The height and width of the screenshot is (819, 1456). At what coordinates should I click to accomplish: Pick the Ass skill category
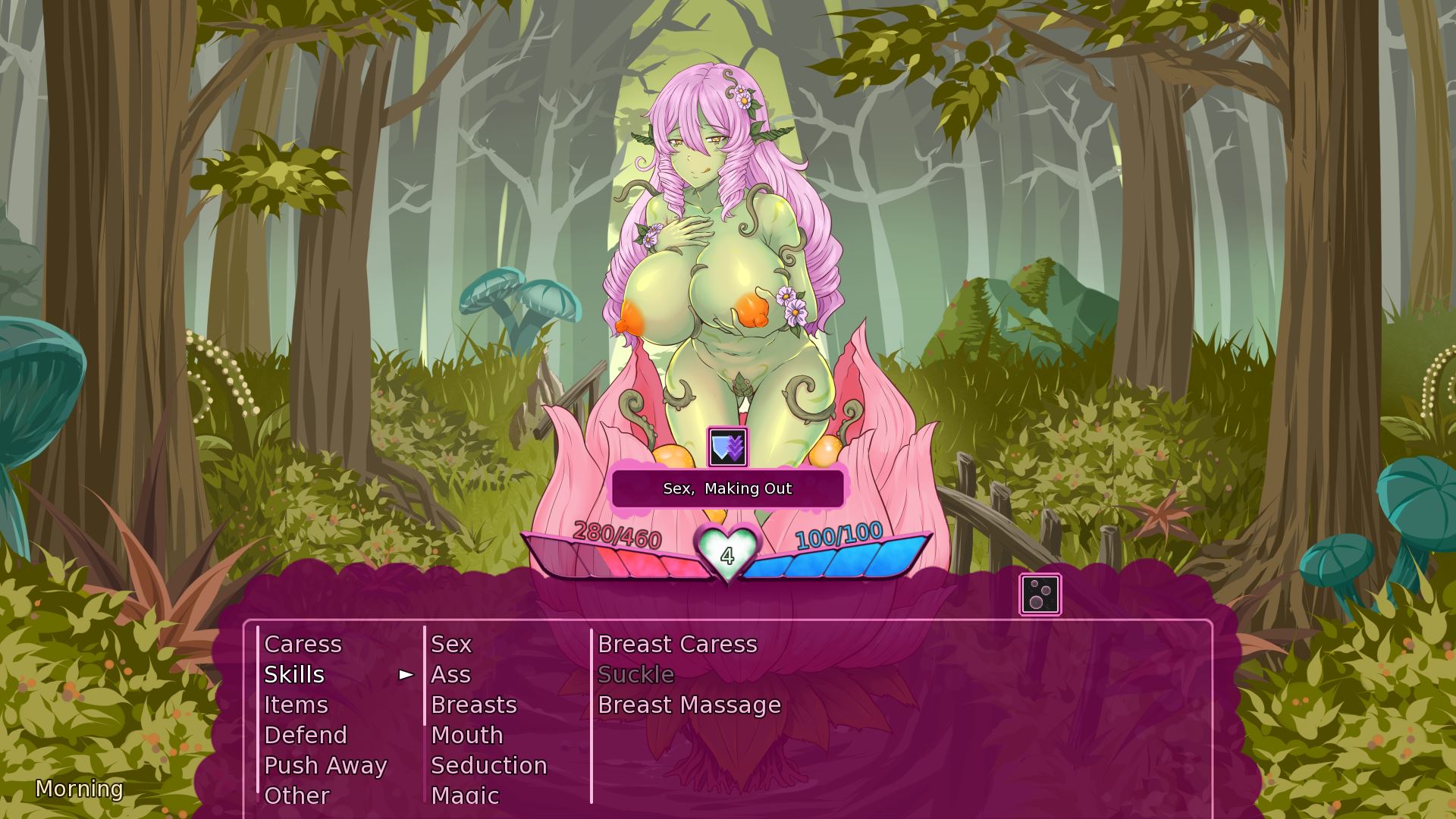click(x=450, y=674)
